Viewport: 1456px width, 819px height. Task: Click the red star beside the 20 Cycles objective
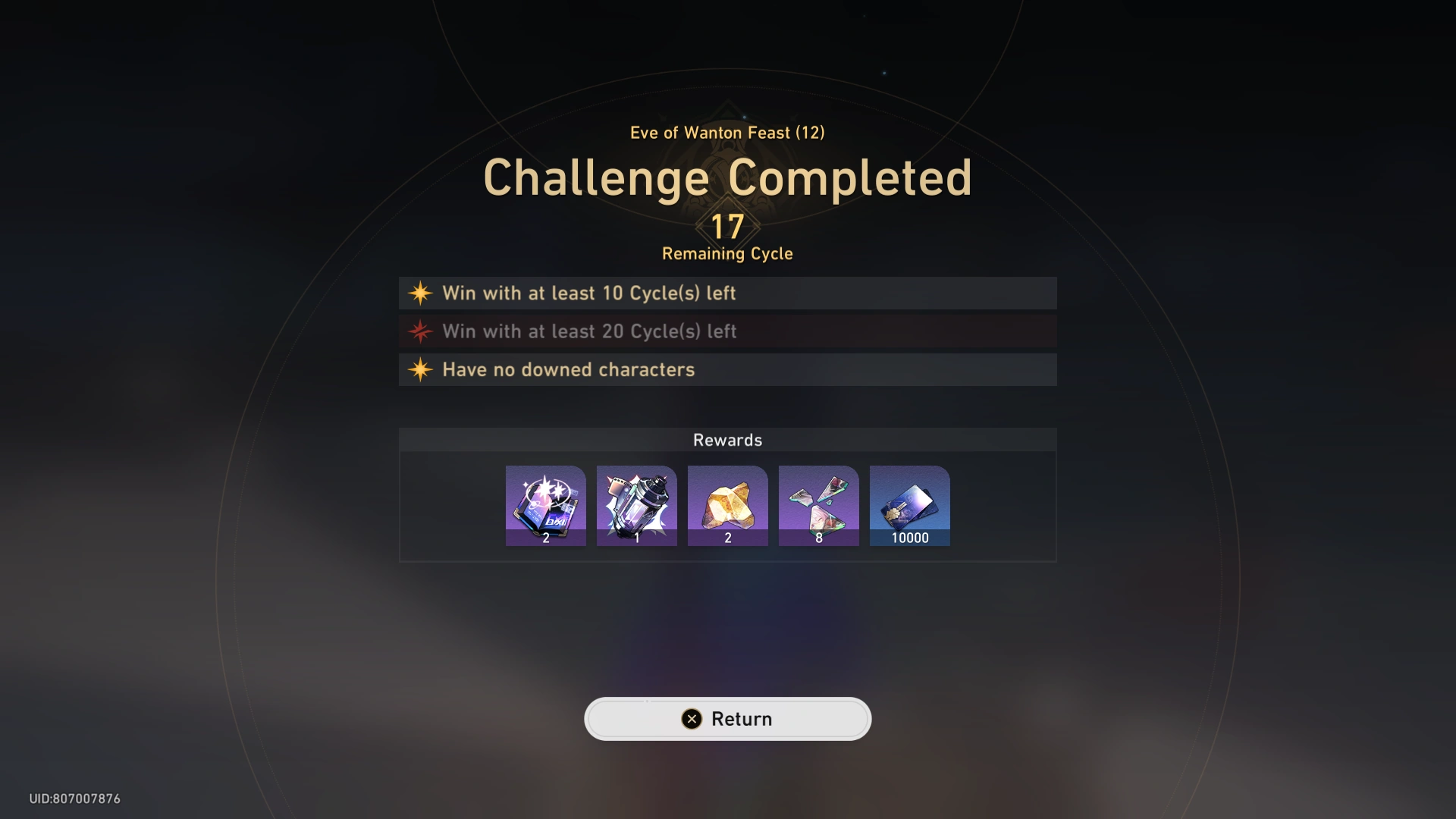(420, 331)
